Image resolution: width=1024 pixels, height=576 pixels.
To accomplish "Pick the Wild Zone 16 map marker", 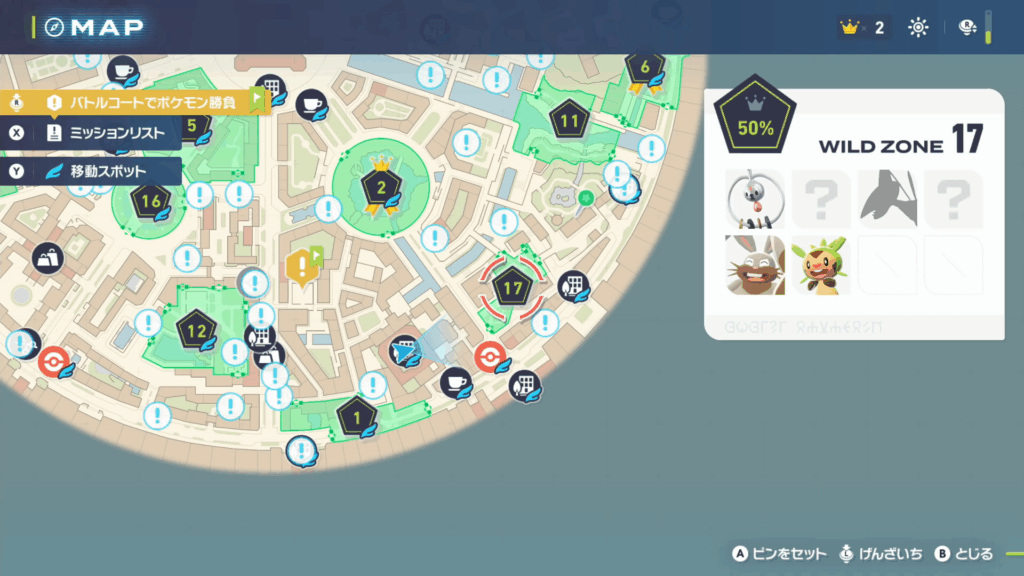I will pos(152,201).
